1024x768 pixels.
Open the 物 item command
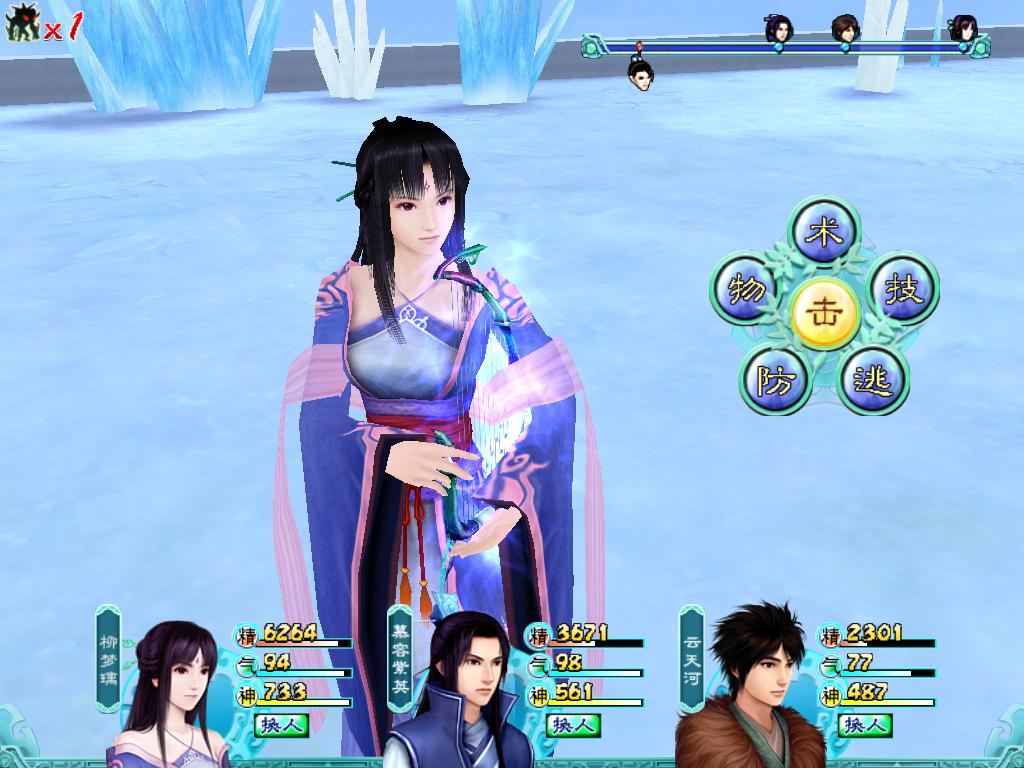pos(747,290)
